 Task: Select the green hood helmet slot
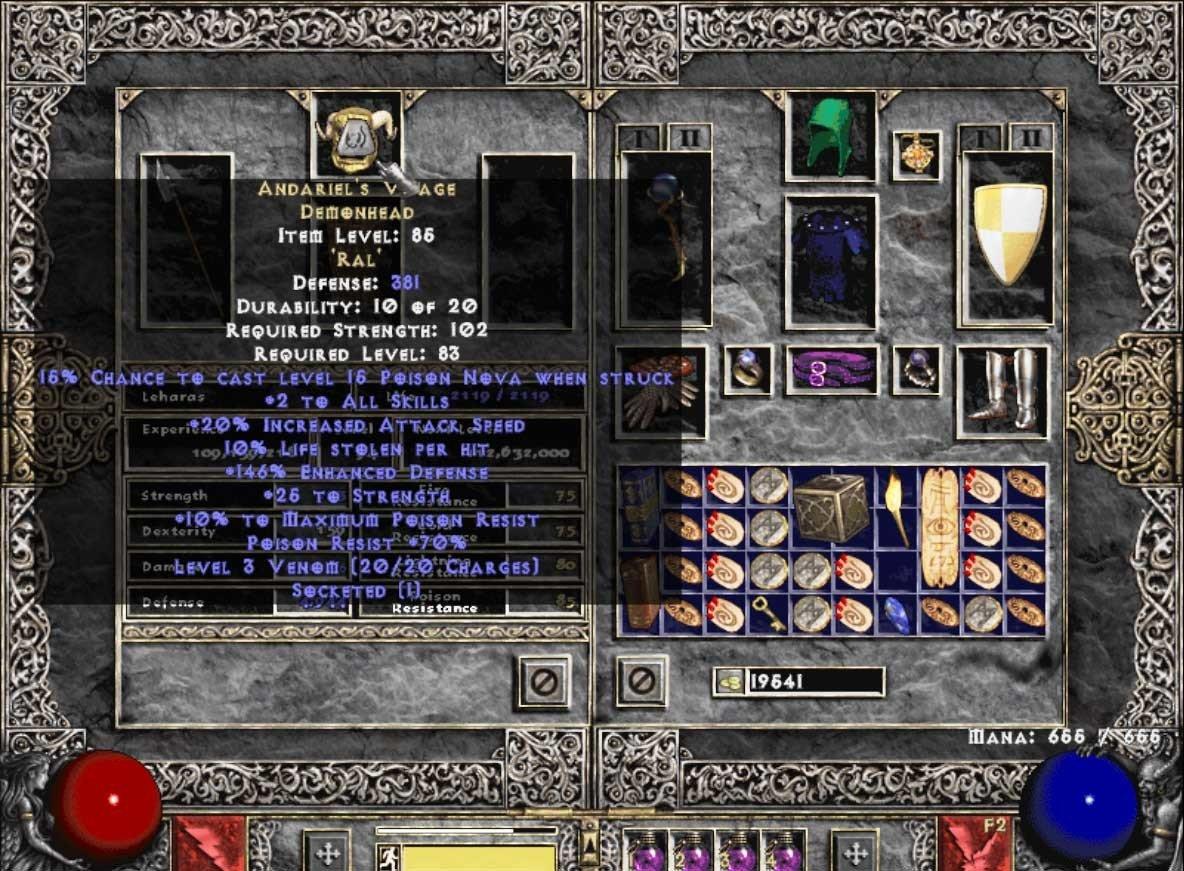coord(831,137)
